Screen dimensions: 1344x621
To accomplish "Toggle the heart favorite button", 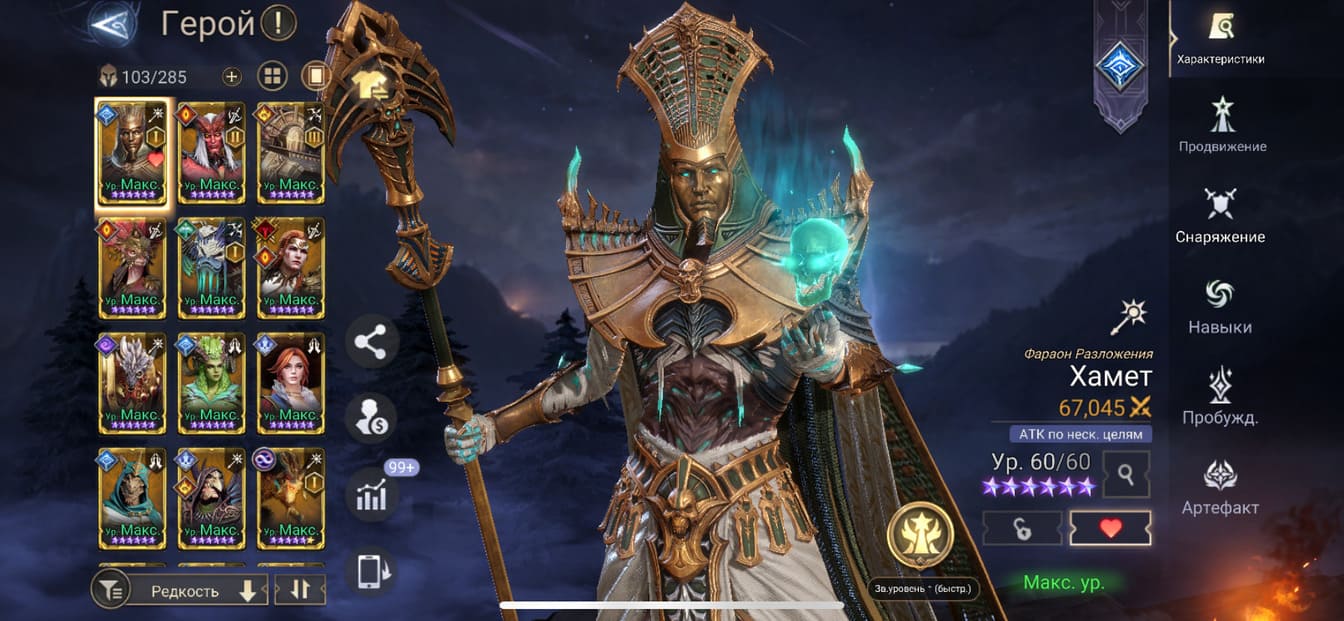I will [1110, 529].
